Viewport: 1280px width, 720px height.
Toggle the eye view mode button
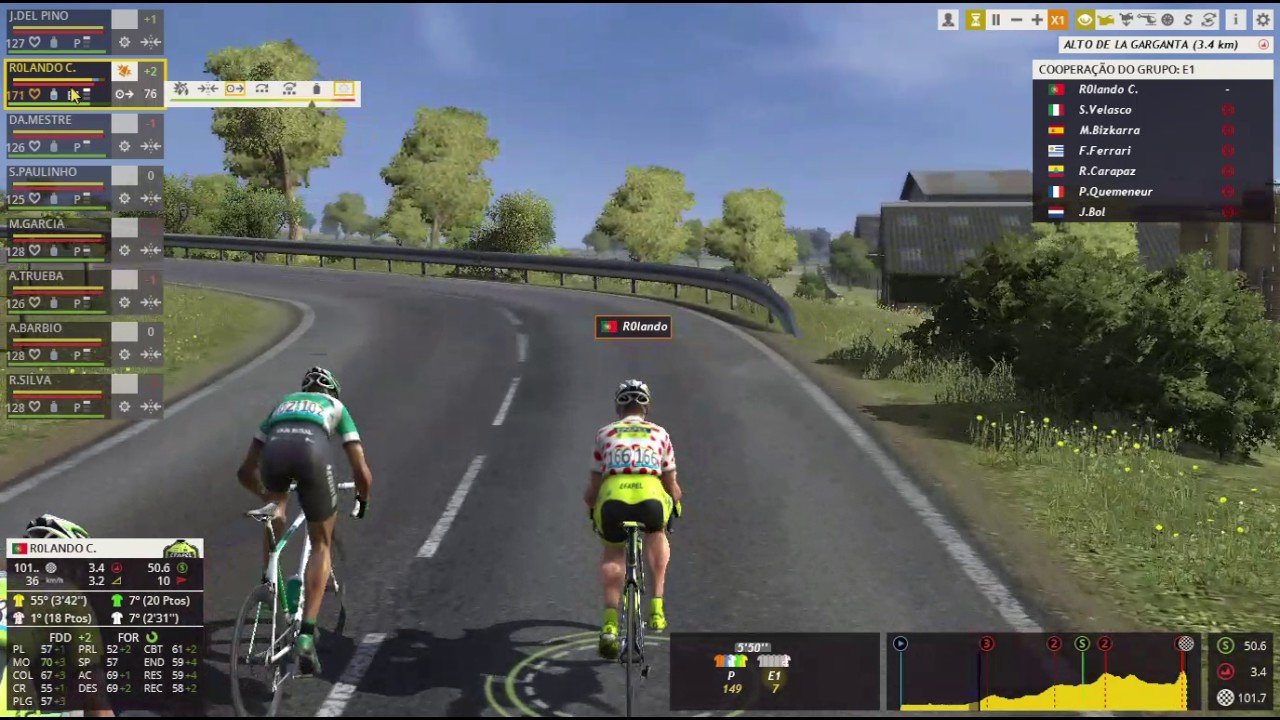coord(1084,20)
